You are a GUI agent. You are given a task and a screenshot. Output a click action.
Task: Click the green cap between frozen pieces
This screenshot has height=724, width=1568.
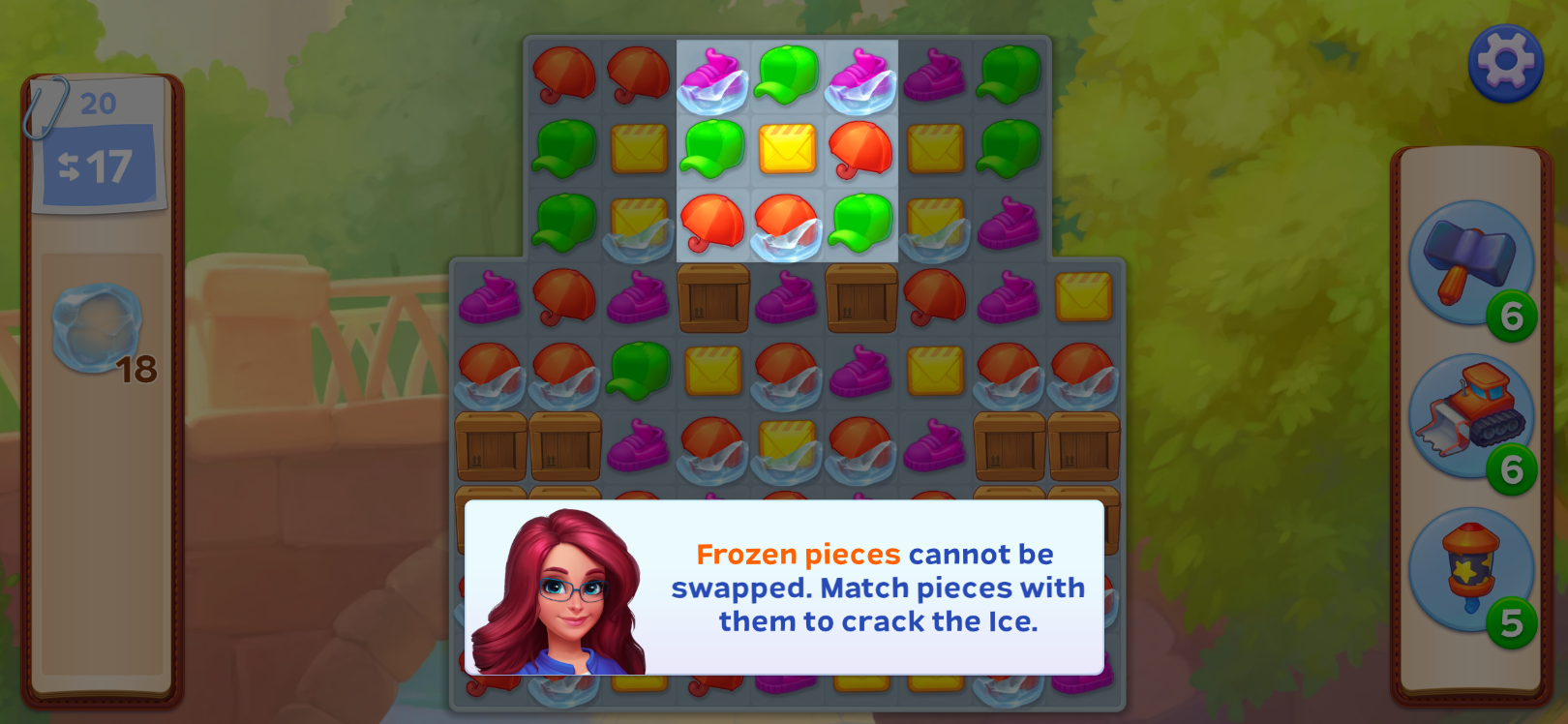click(x=786, y=75)
